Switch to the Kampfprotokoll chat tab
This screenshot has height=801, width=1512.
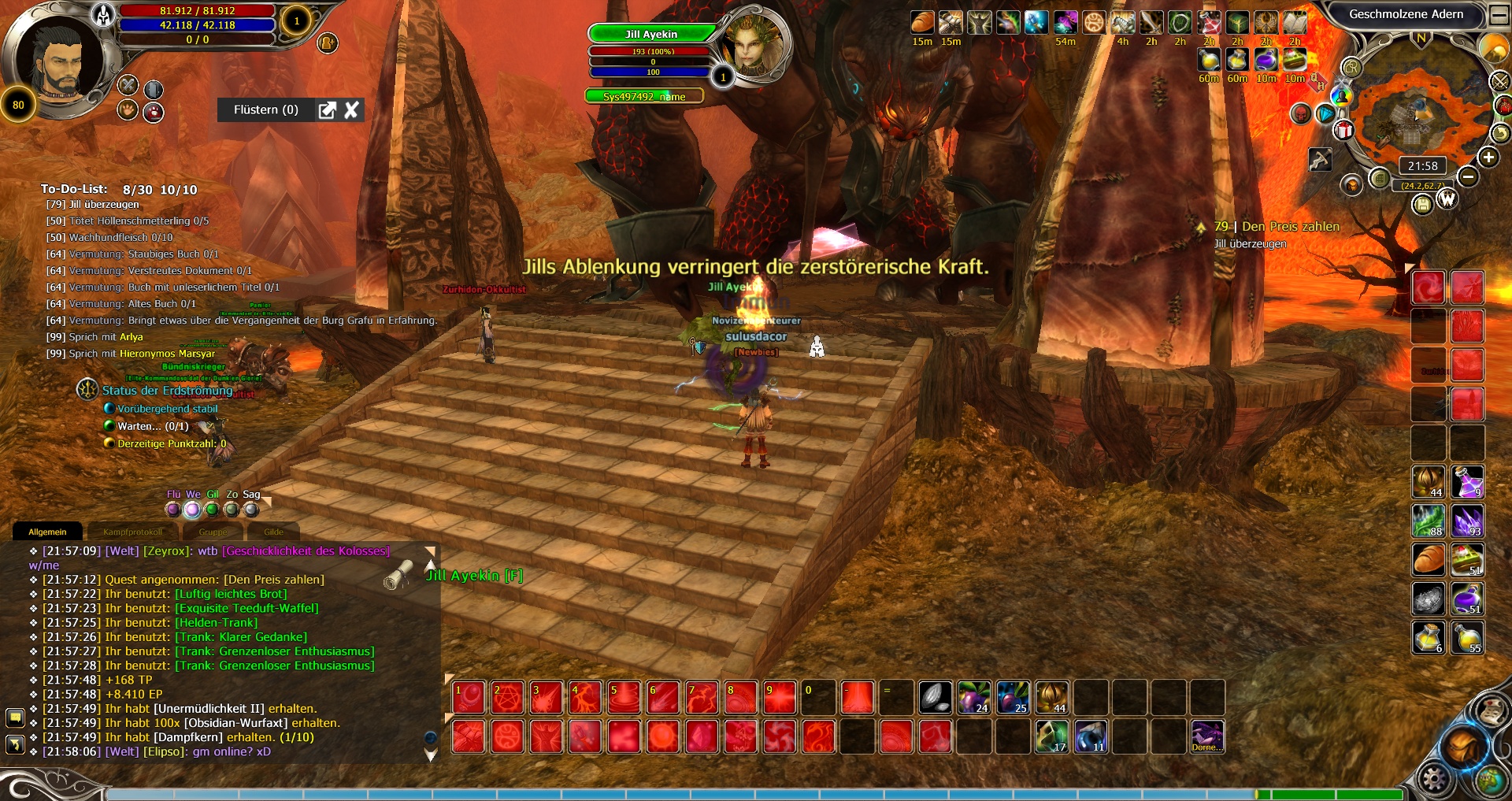pos(132,532)
